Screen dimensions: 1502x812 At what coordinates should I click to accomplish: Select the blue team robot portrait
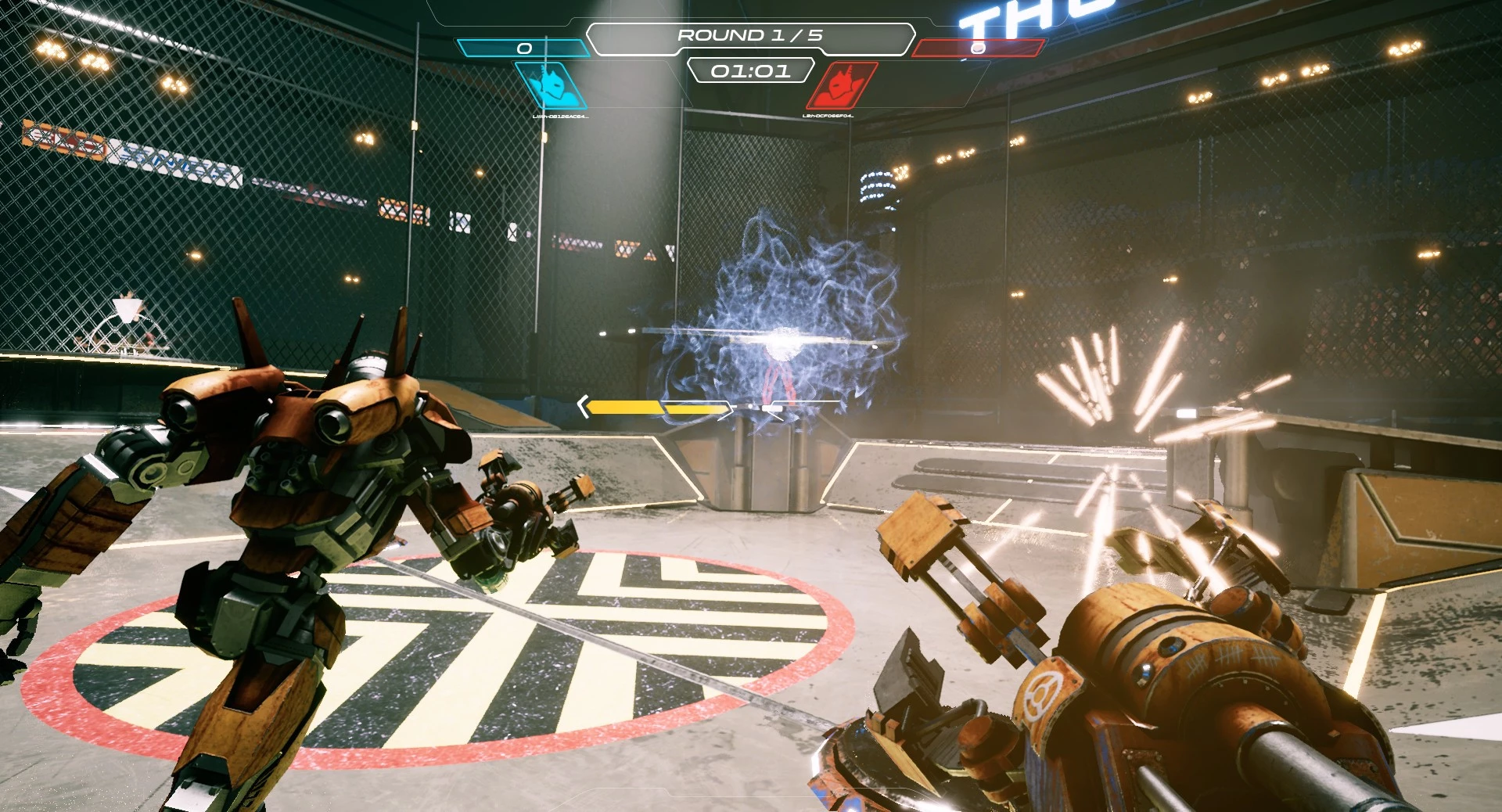[552, 86]
